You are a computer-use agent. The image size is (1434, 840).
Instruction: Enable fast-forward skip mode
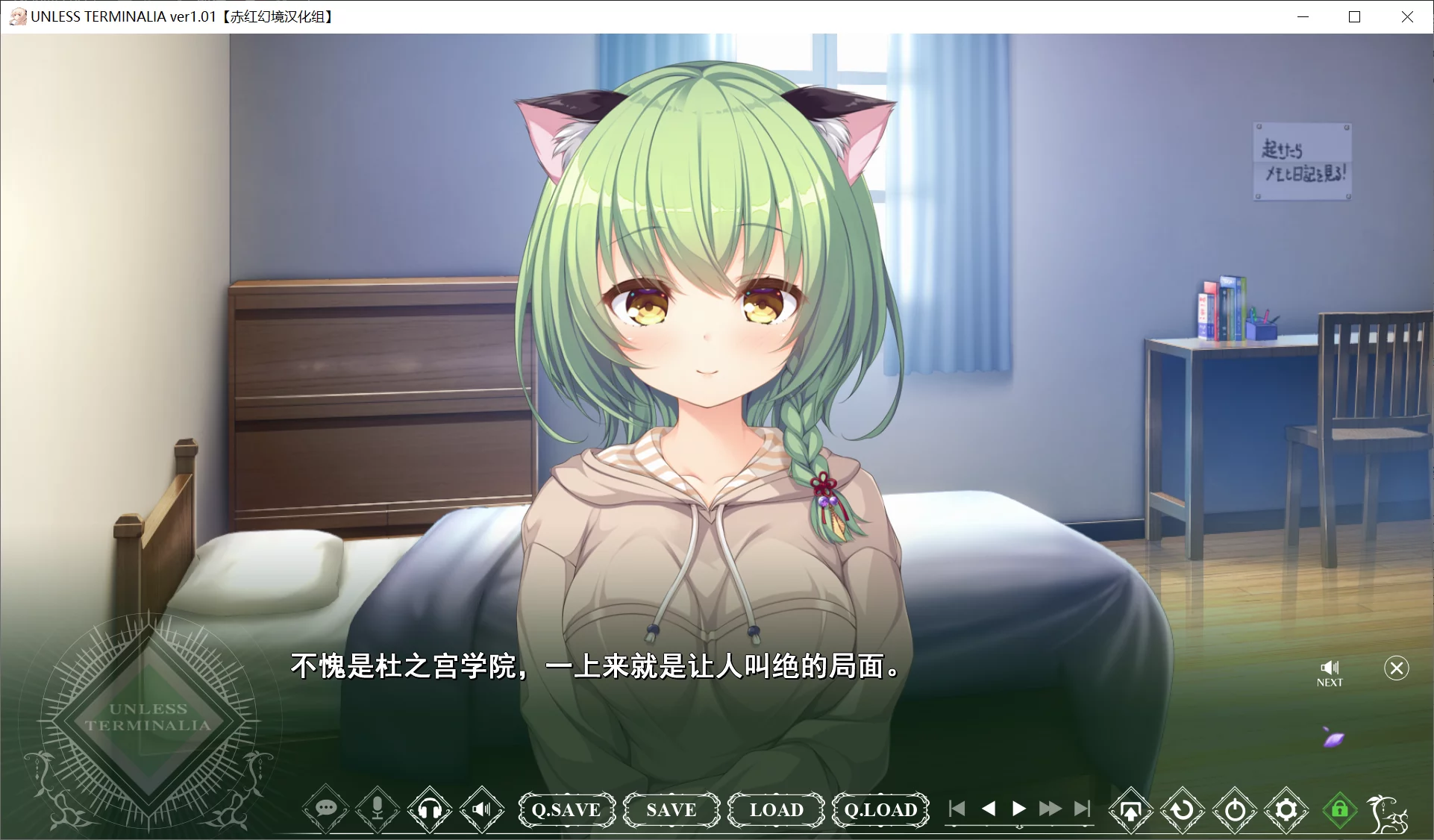pyautogui.click(x=1051, y=809)
